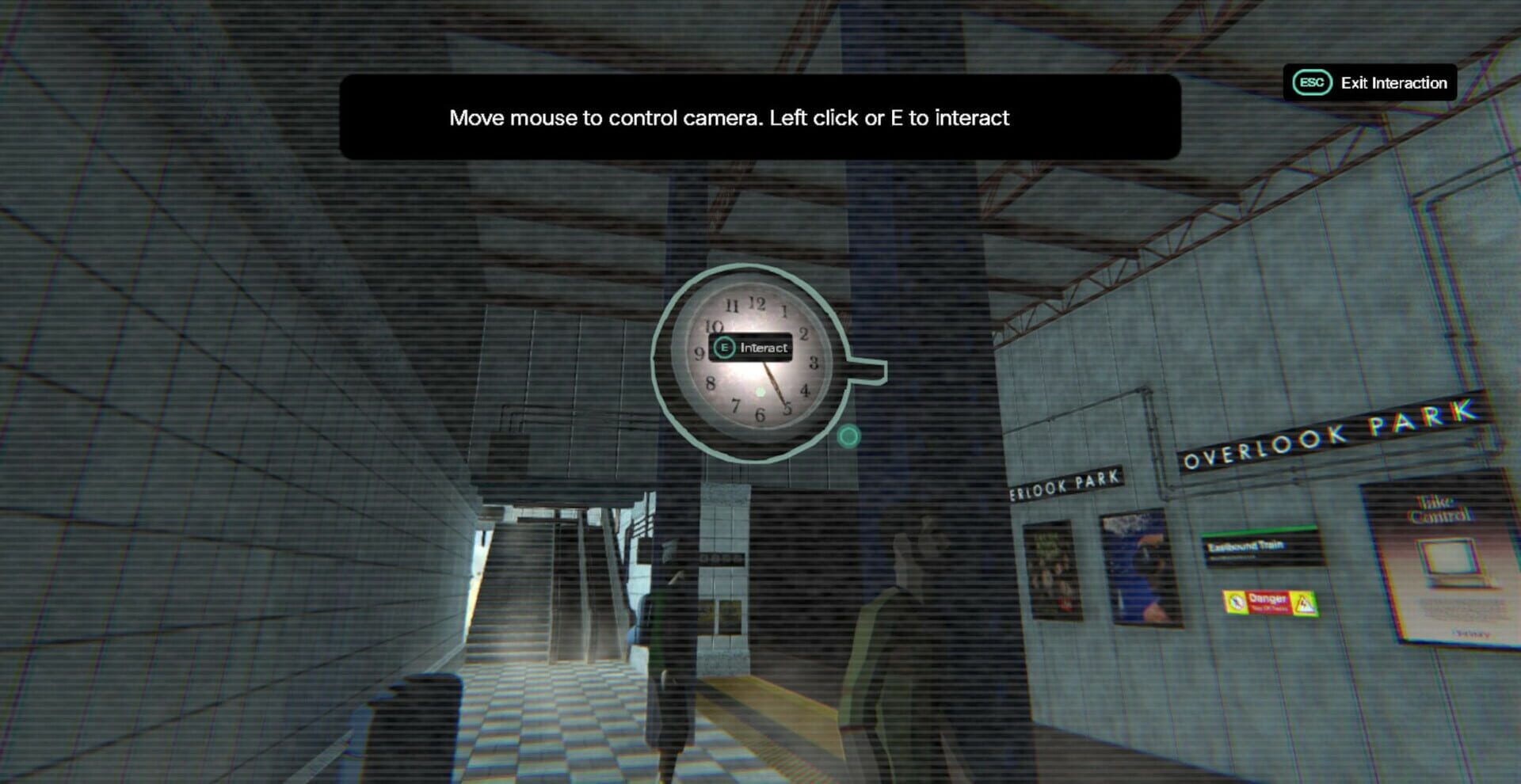Click the green circular reticle cursor
Viewport: 1521px width, 784px height.
(x=848, y=436)
